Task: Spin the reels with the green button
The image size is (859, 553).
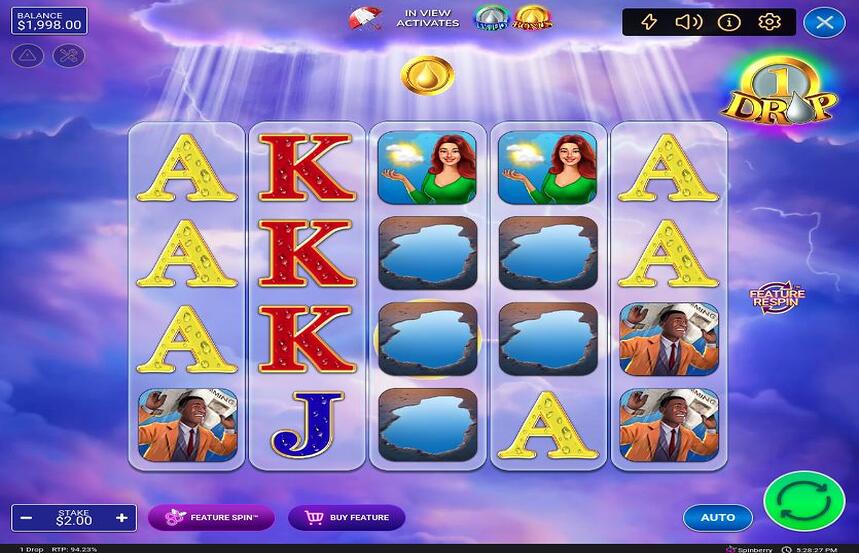Action: coord(804,500)
